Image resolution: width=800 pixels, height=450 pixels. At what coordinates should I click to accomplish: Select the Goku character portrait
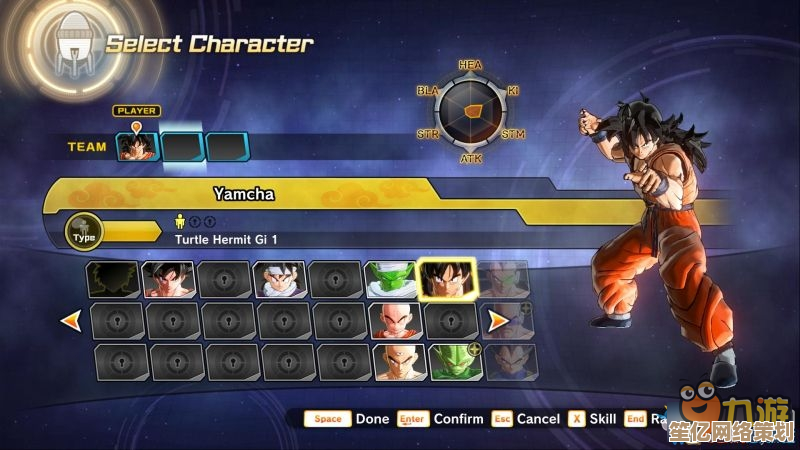coord(168,280)
